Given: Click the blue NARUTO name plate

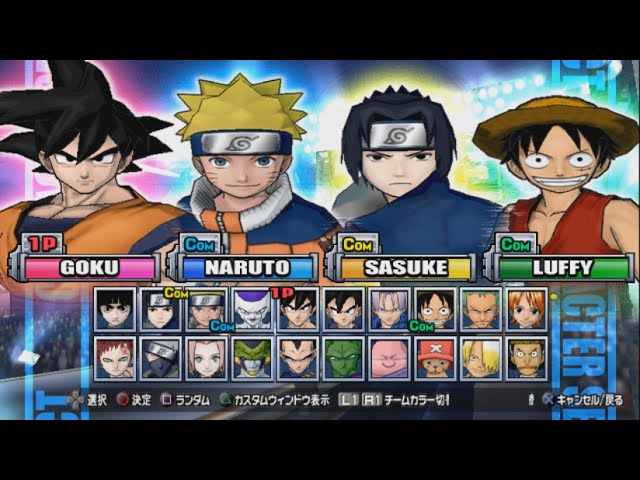Looking at the screenshot, I should point(246,267).
